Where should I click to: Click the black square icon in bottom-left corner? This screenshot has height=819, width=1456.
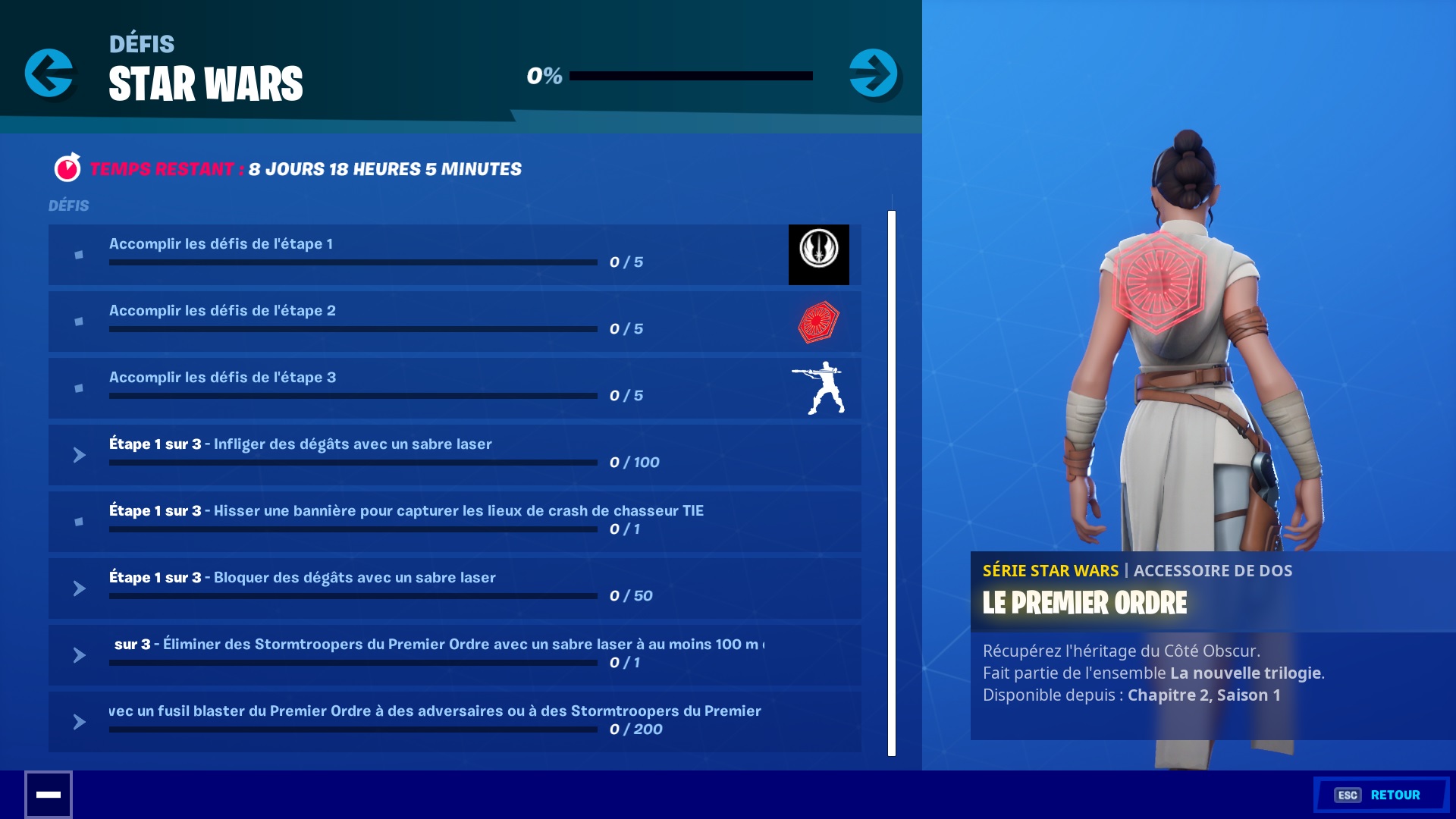tap(50, 794)
